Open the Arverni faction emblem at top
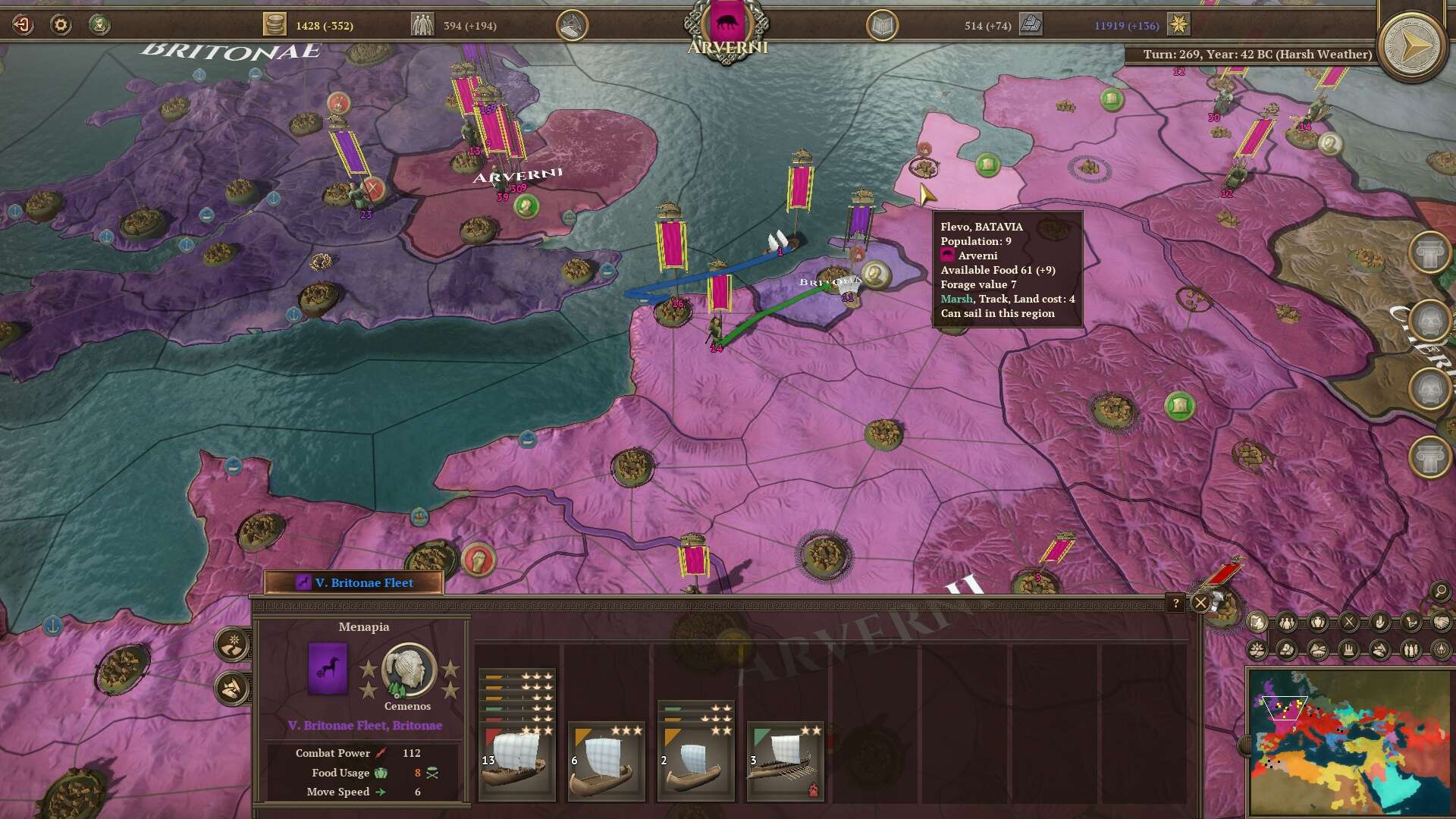Viewport: 1456px width, 819px height. pyautogui.click(x=726, y=23)
